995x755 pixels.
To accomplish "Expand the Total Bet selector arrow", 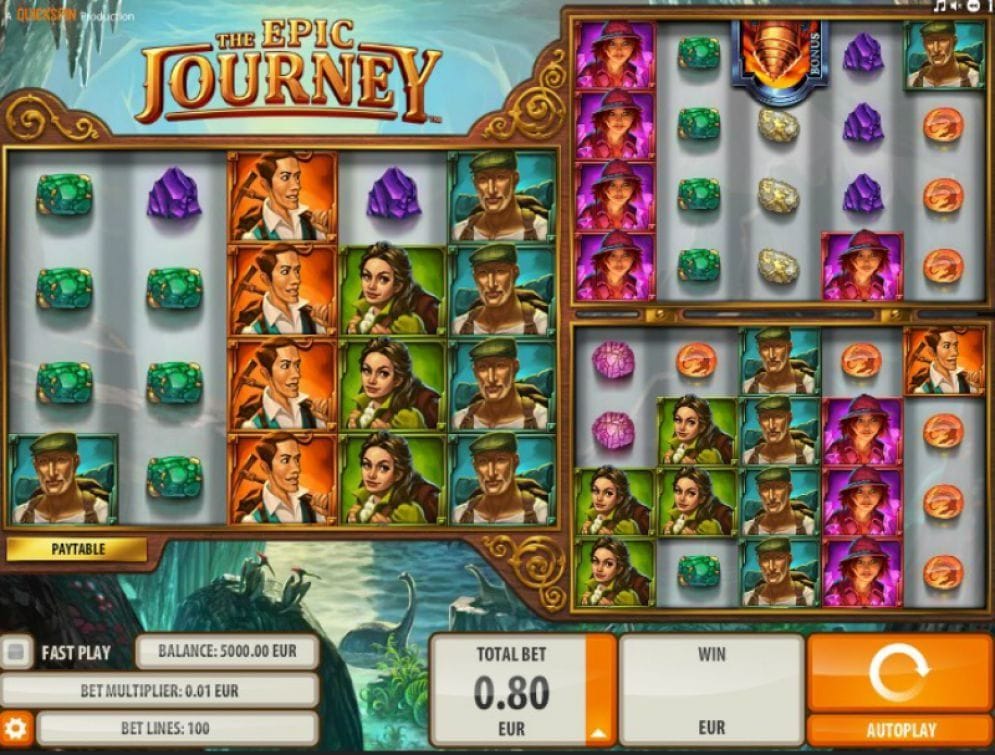I will (601, 728).
